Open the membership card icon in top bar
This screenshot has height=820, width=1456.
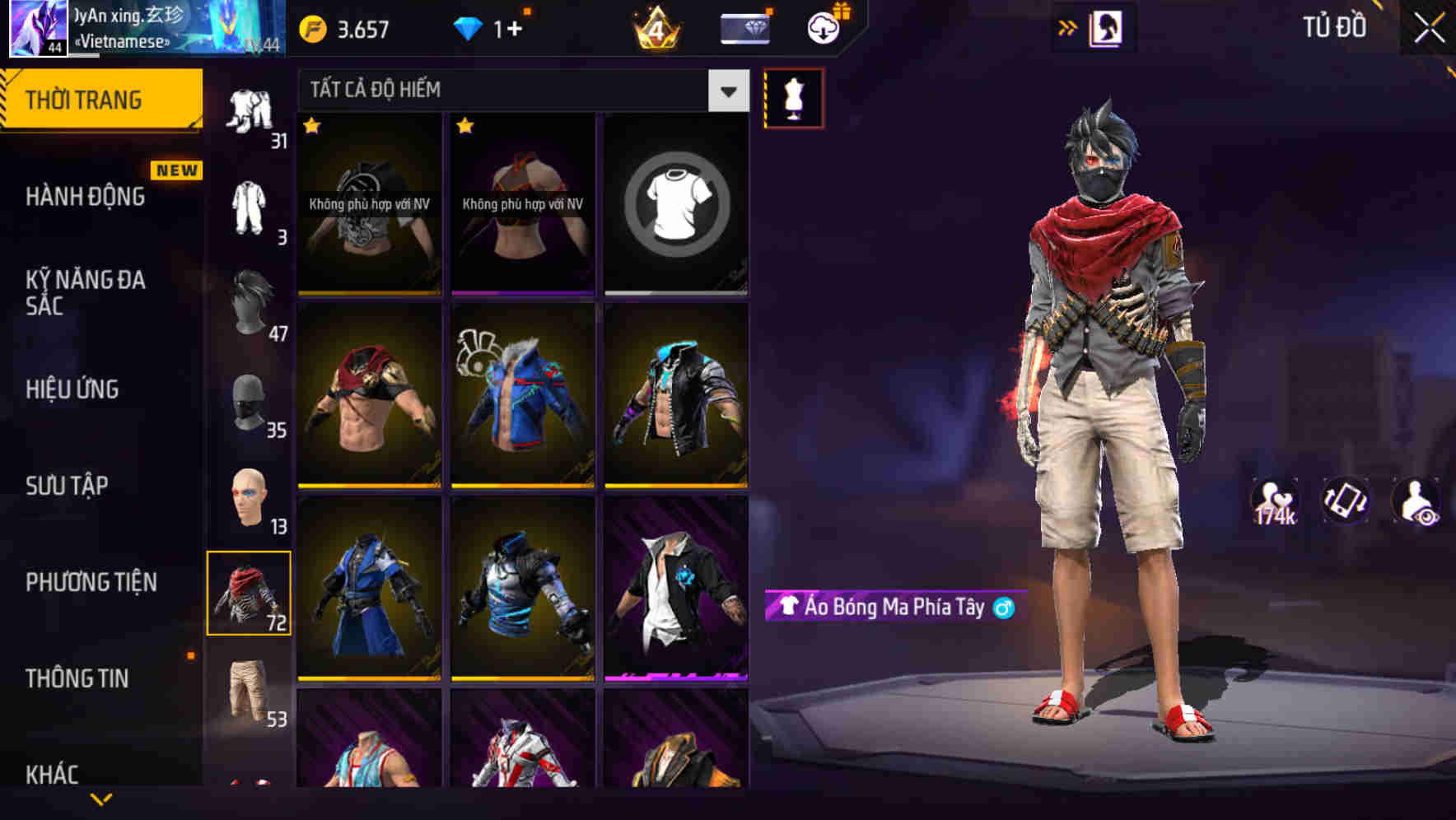[x=743, y=27]
